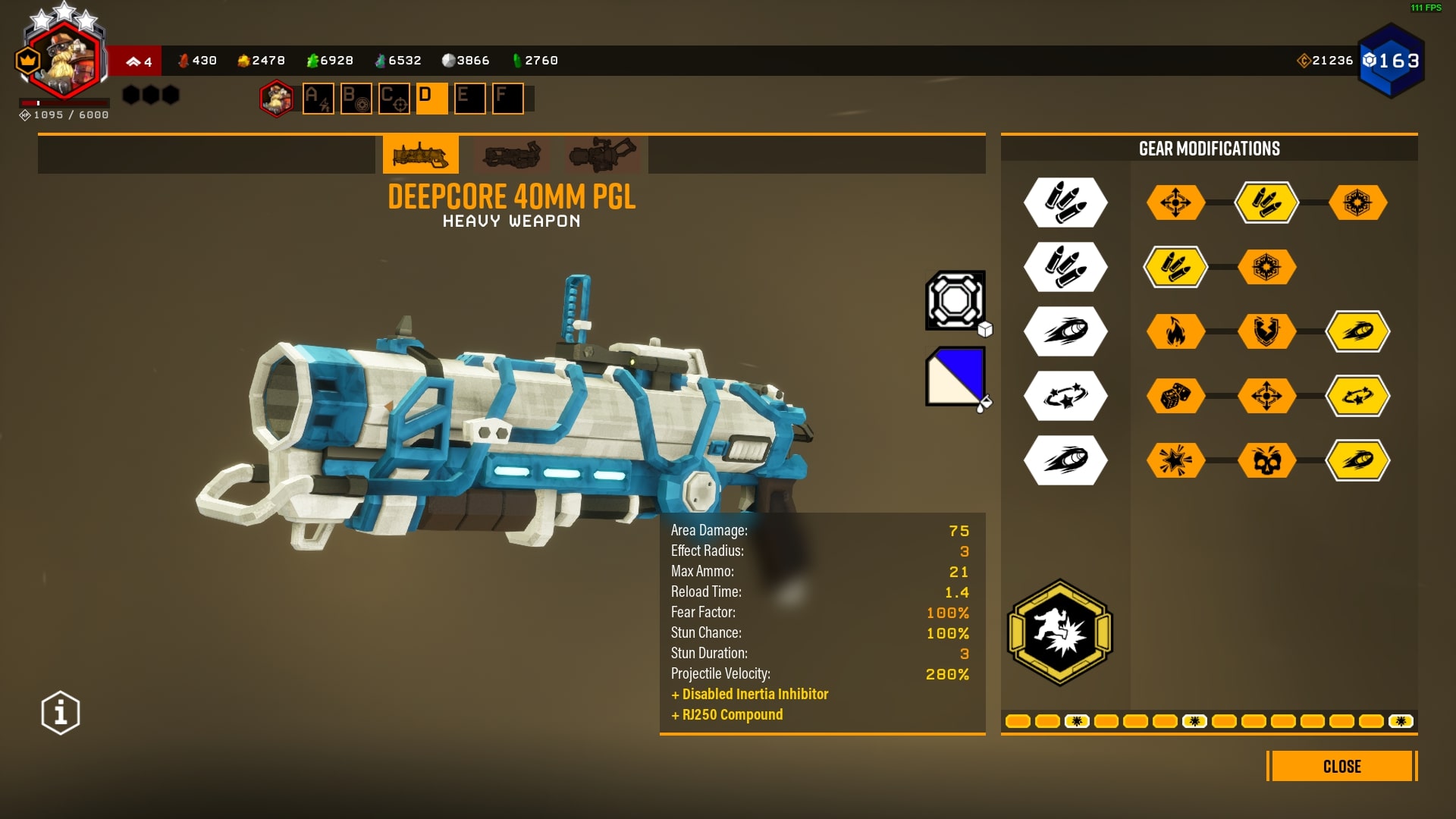Switch to the third heavy weapon tab
The image size is (1456, 819).
point(603,155)
